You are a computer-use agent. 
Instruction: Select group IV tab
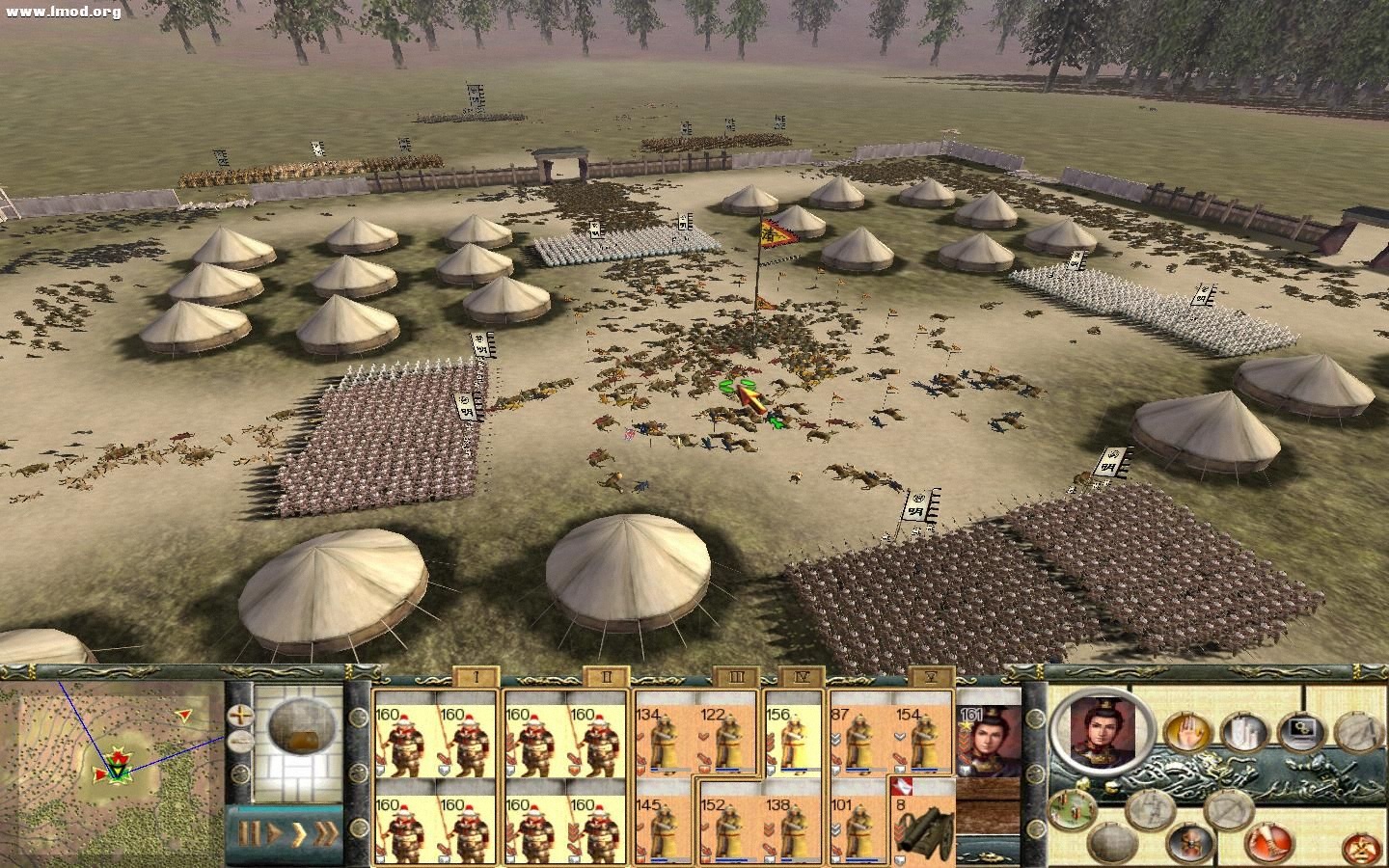pyautogui.click(x=799, y=677)
